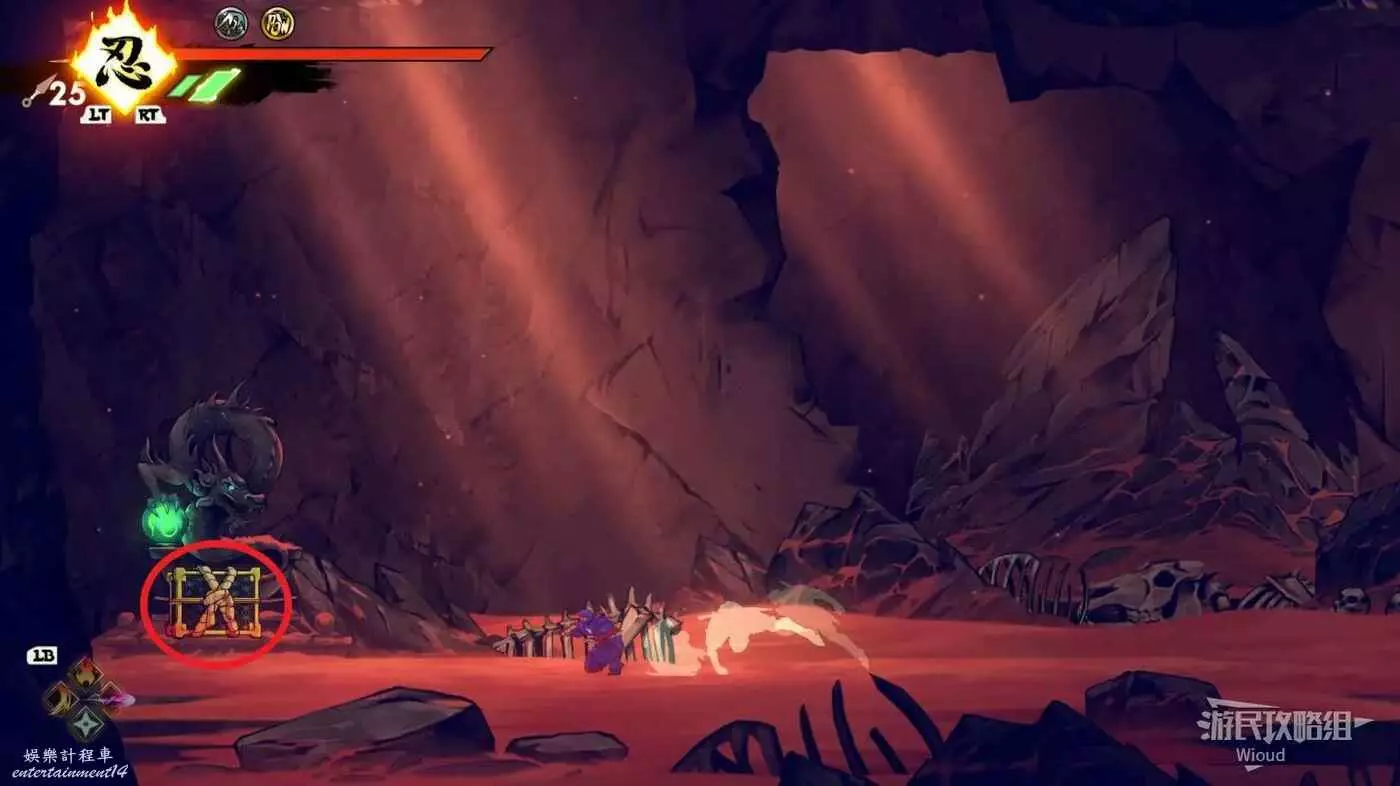Click the grey mountain amulet icon
The width and height of the screenshot is (1400, 786).
[231, 23]
